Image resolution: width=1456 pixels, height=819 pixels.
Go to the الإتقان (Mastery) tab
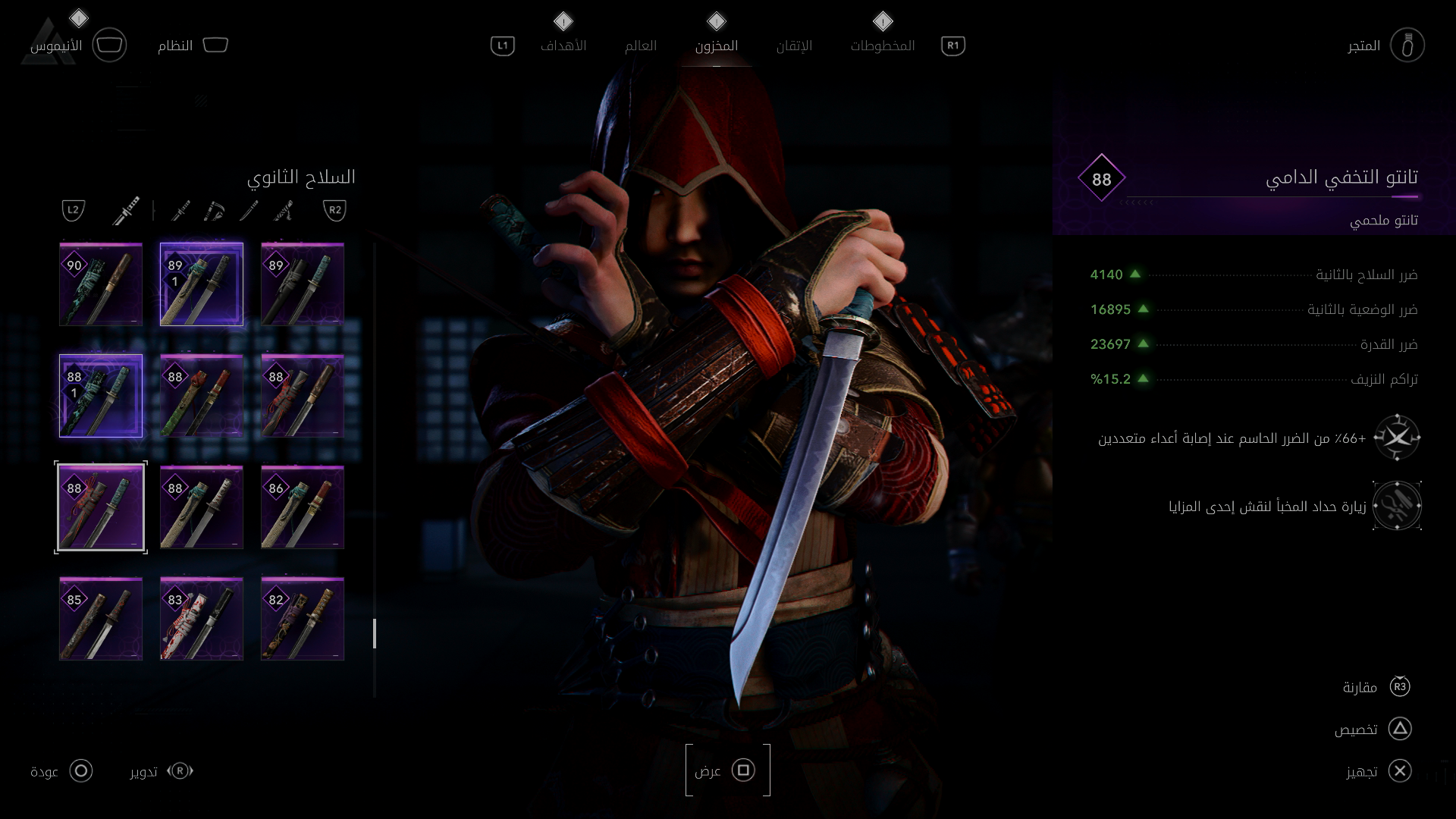point(794,45)
